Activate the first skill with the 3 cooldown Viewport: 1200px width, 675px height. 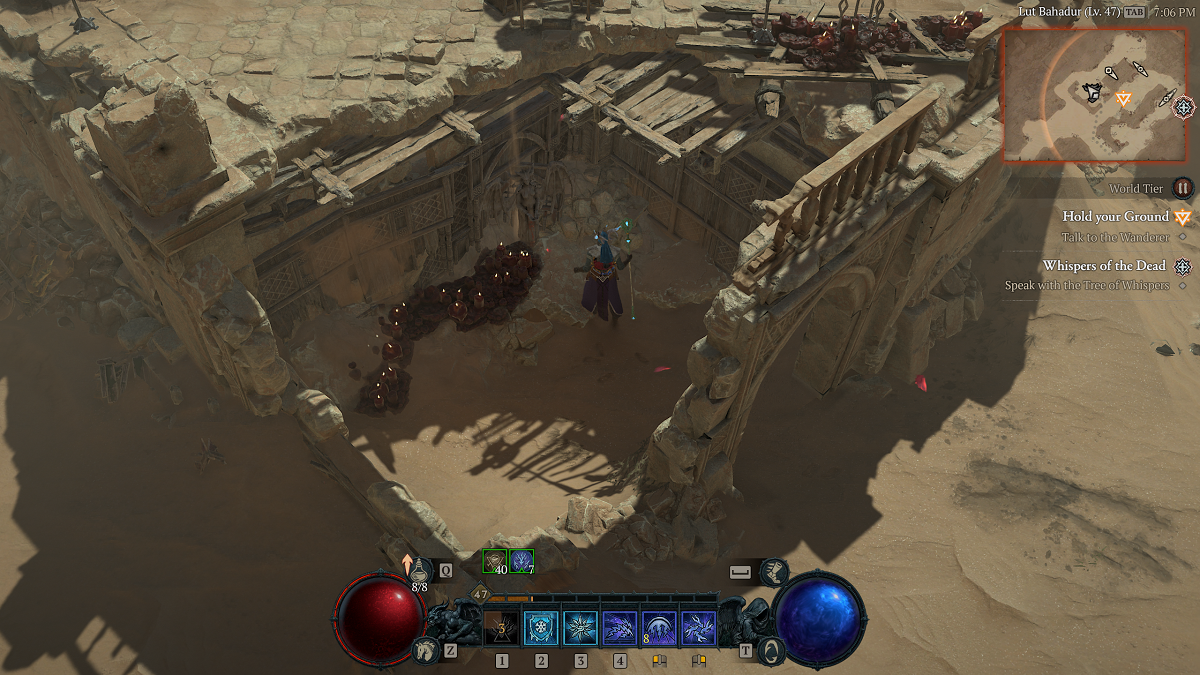[x=501, y=628]
